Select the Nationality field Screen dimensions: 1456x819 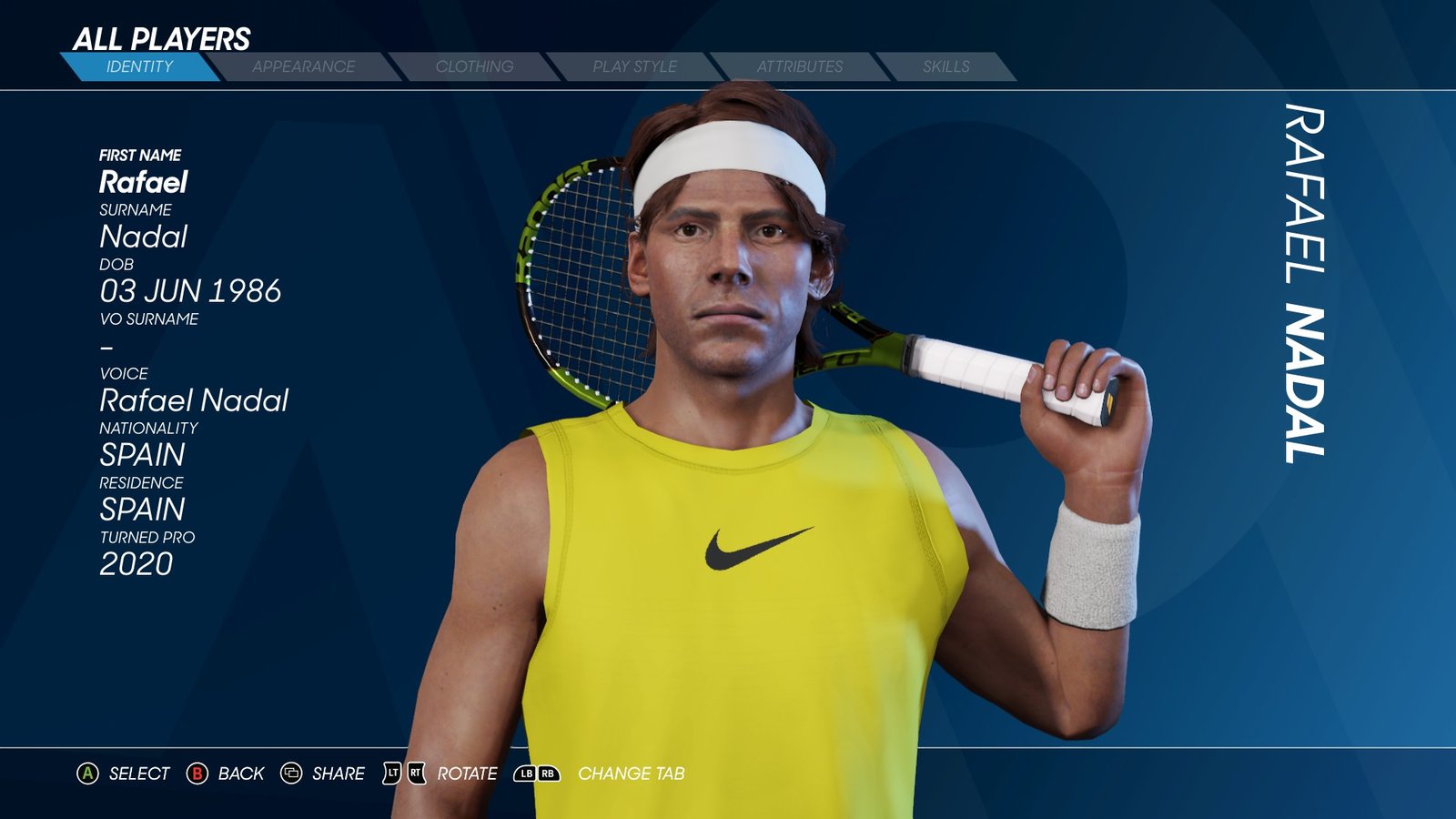tap(143, 454)
